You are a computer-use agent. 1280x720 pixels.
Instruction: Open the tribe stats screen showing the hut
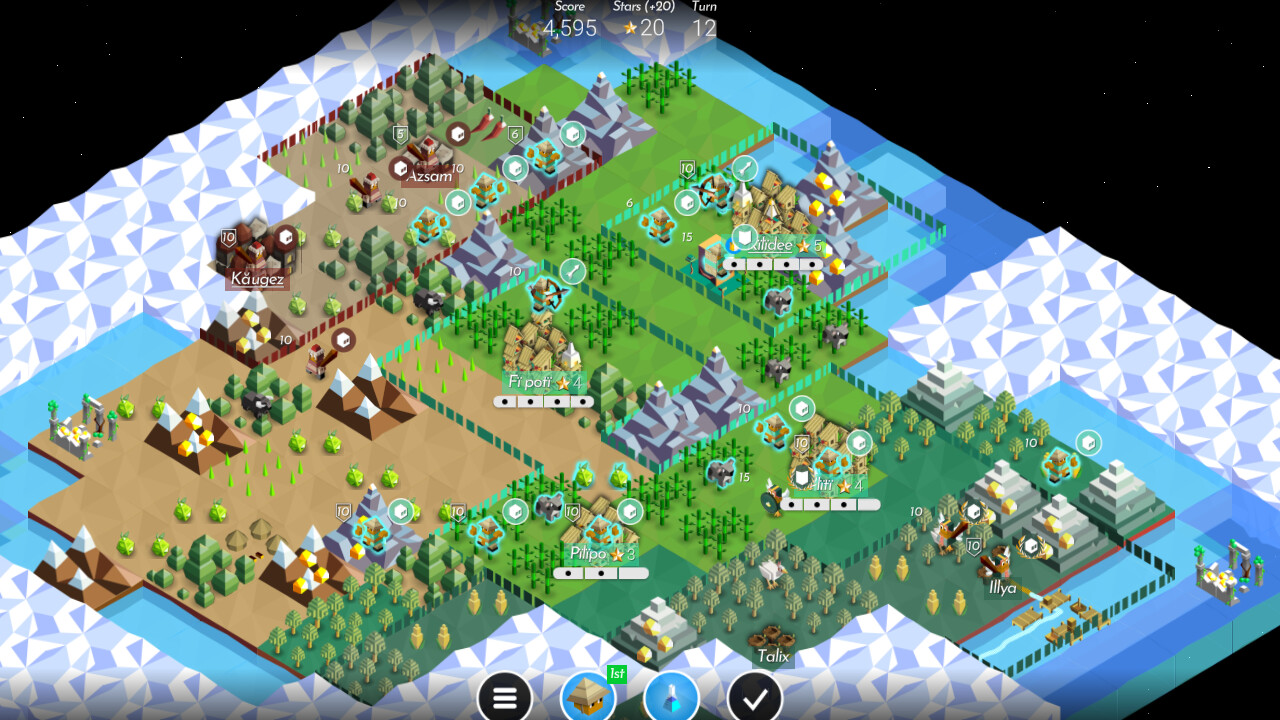[590, 697]
